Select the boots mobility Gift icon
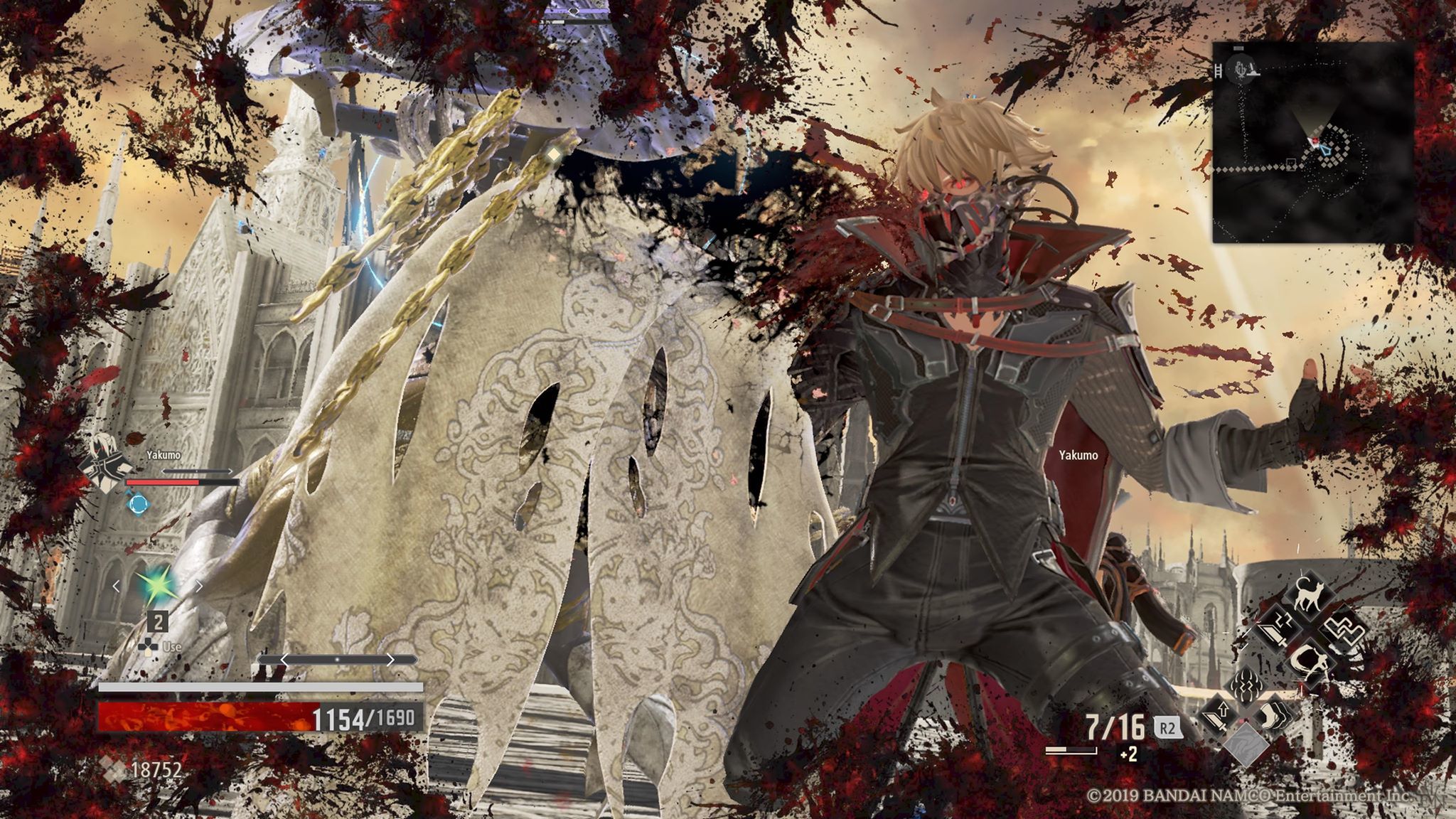The image size is (1456, 819). [1273, 716]
